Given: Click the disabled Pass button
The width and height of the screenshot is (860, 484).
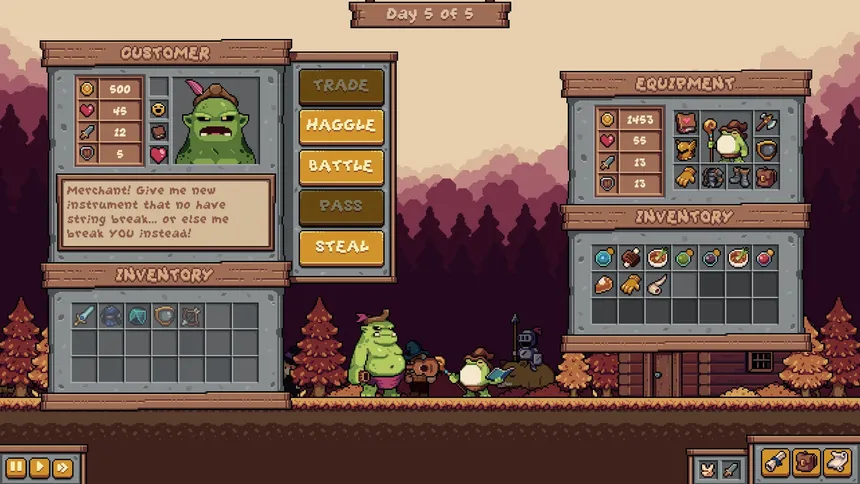Looking at the screenshot, I should [x=341, y=206].
